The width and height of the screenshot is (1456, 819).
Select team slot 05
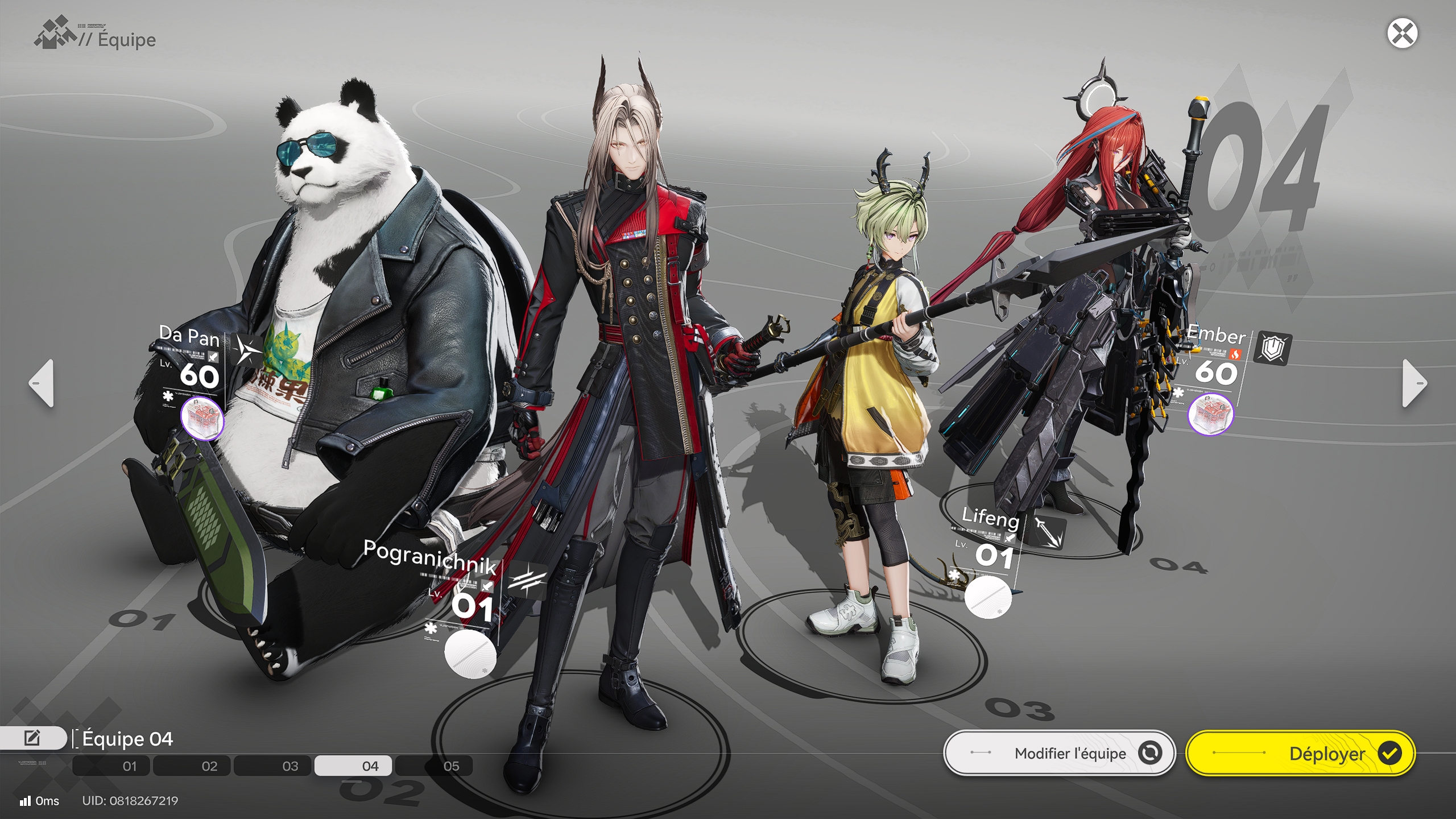(452, 766)
